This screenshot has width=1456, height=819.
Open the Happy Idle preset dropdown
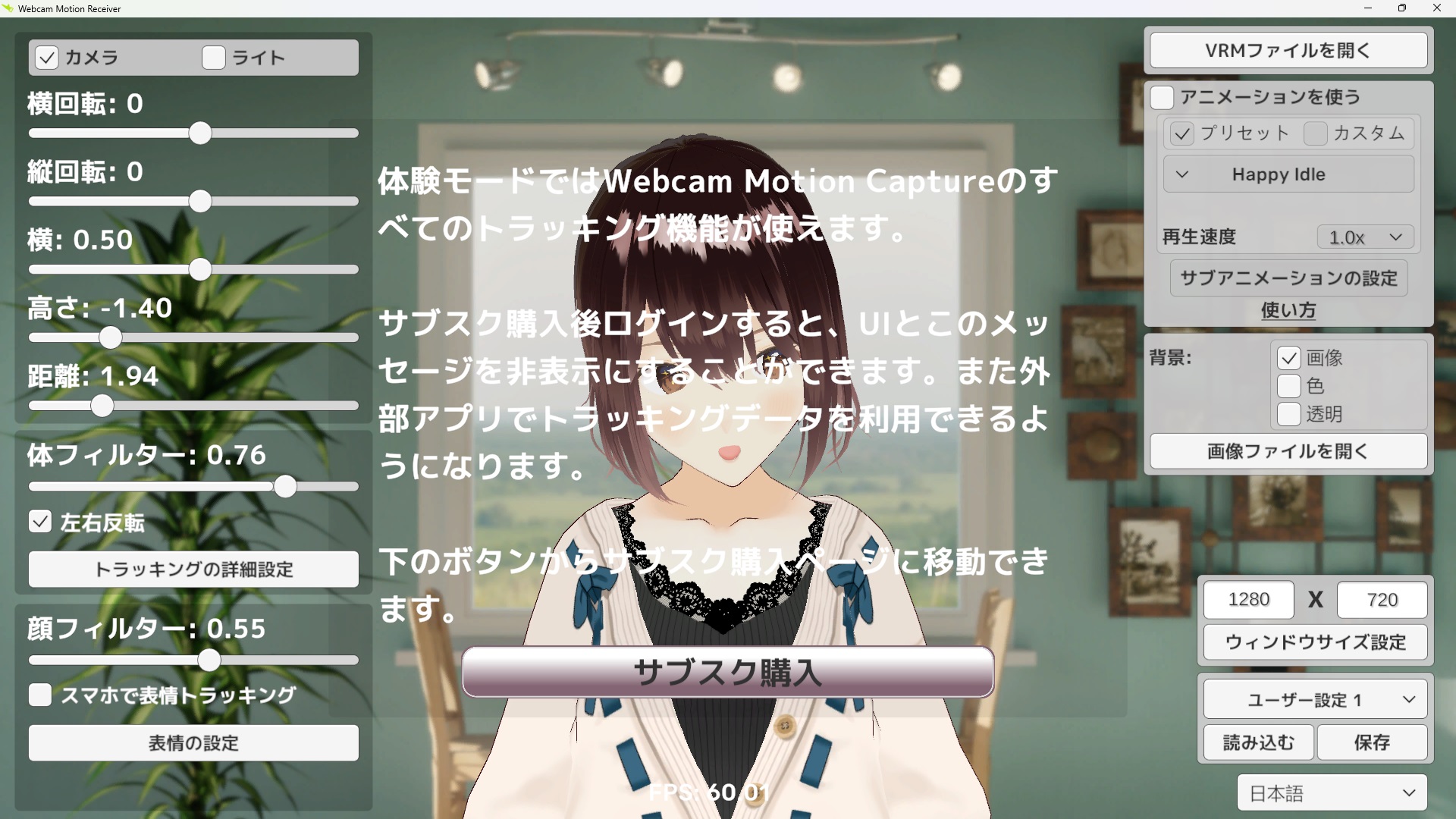pos(1287,174)
